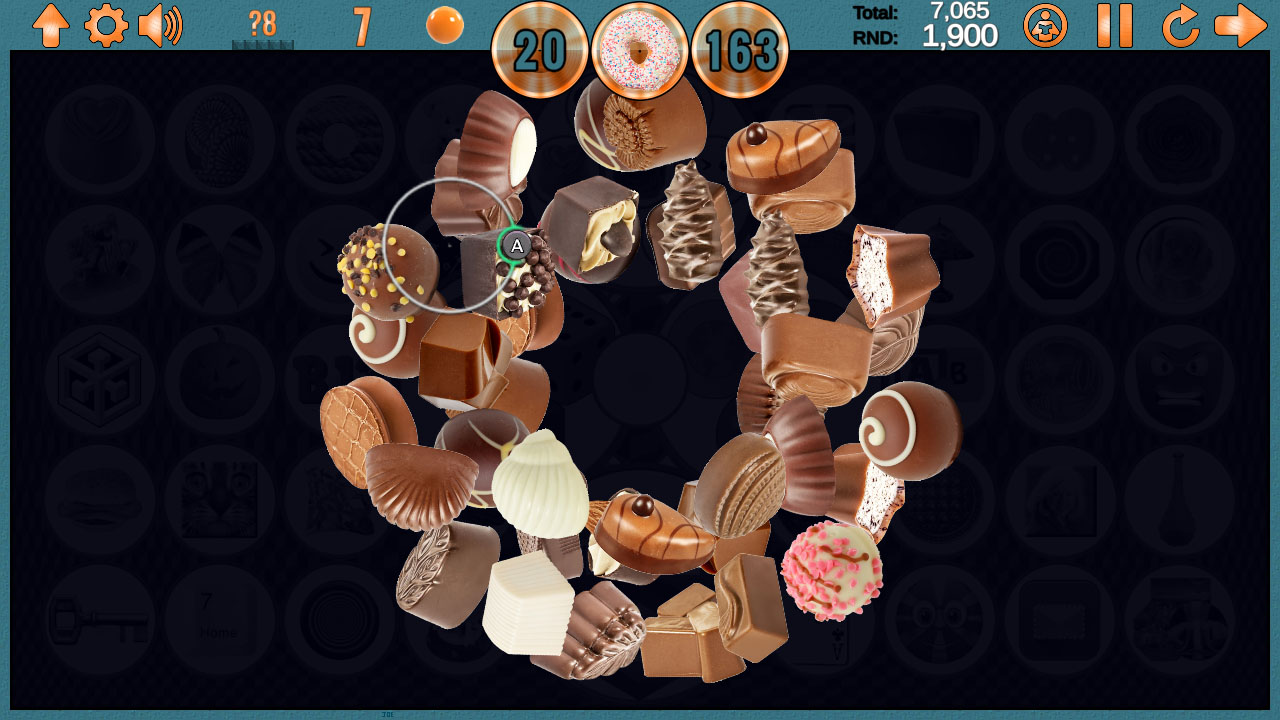Click the gold medal showing 20

[540, 47]
